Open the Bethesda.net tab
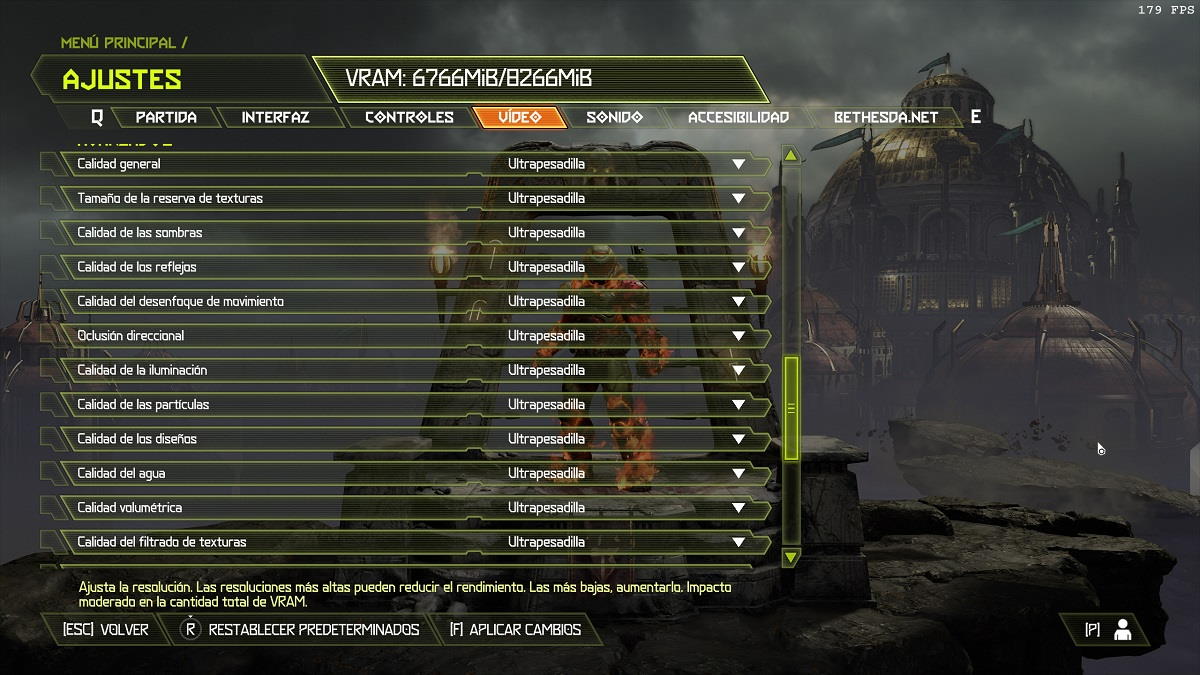This screenshot has width=1200, height=675. [x=886, y=117]
